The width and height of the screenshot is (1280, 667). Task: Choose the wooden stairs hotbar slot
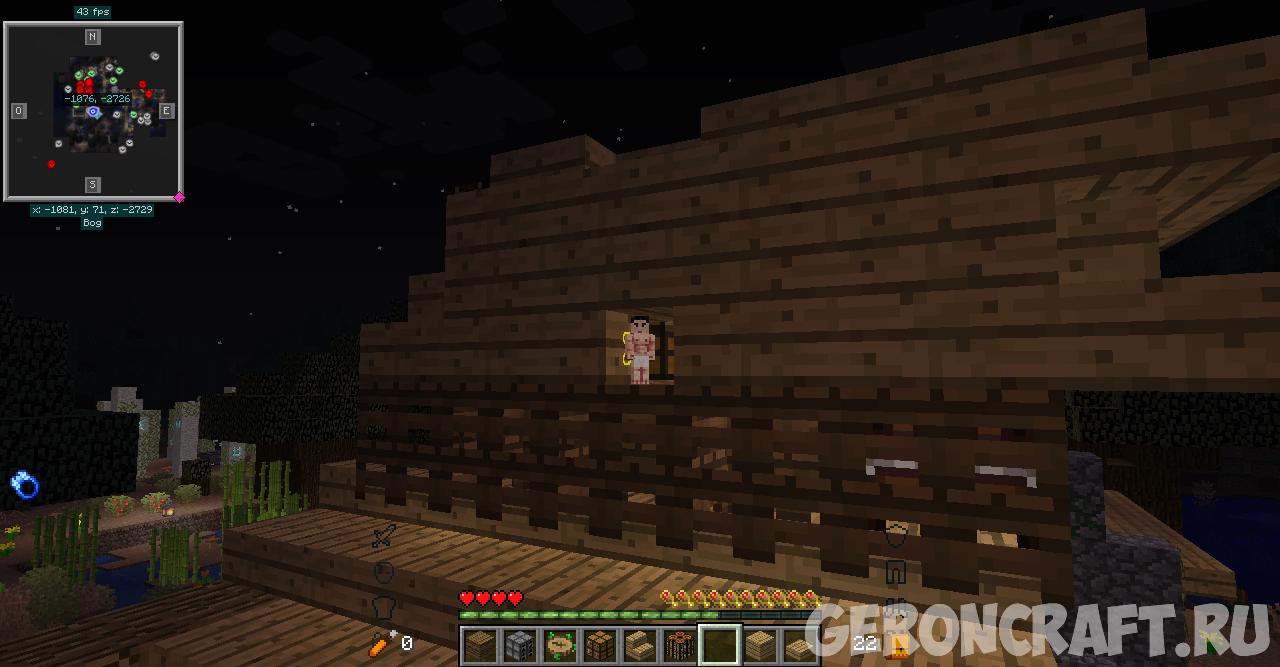coord(640,645)
